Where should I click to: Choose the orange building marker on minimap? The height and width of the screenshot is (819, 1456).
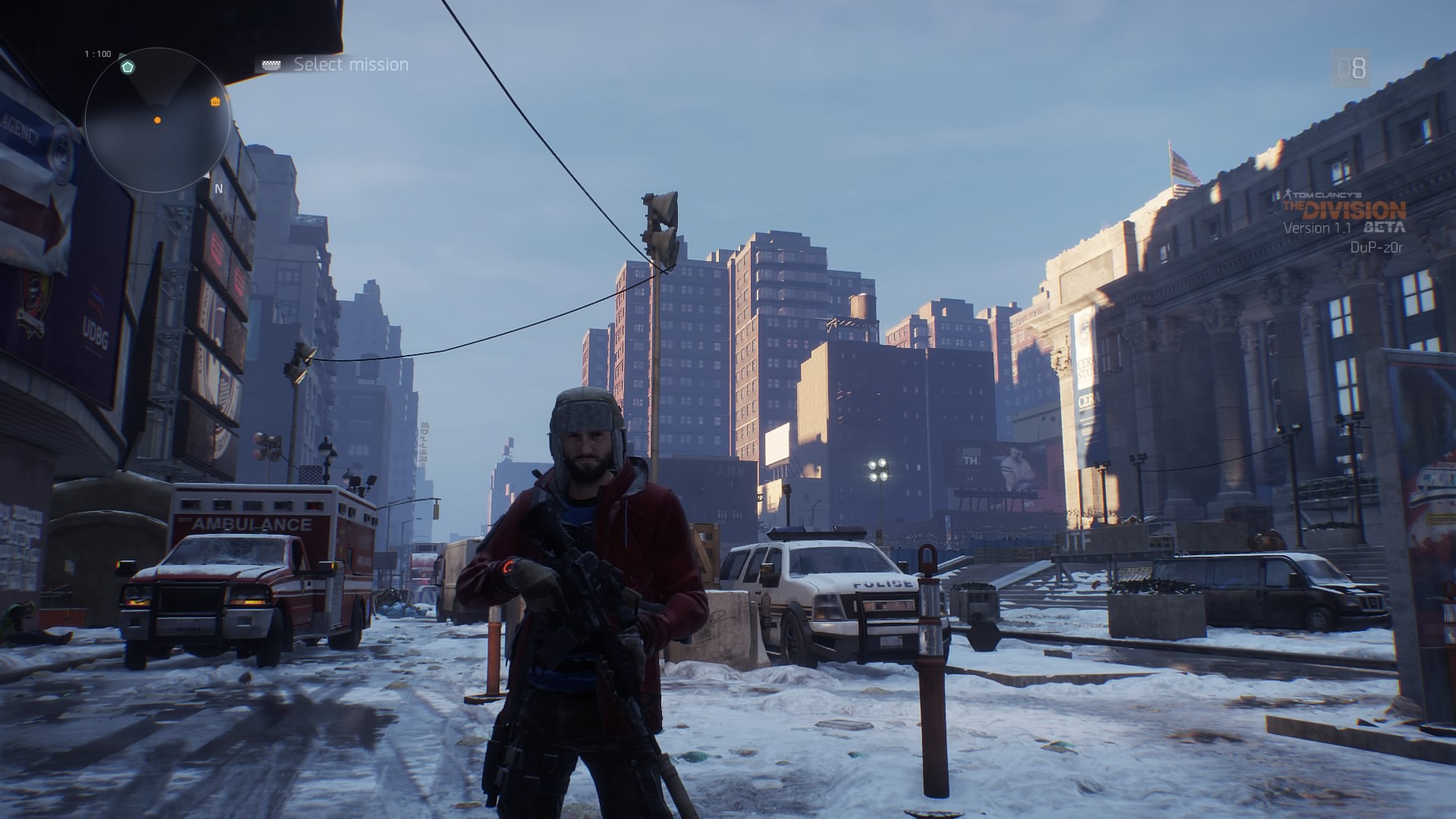point(215,102)
